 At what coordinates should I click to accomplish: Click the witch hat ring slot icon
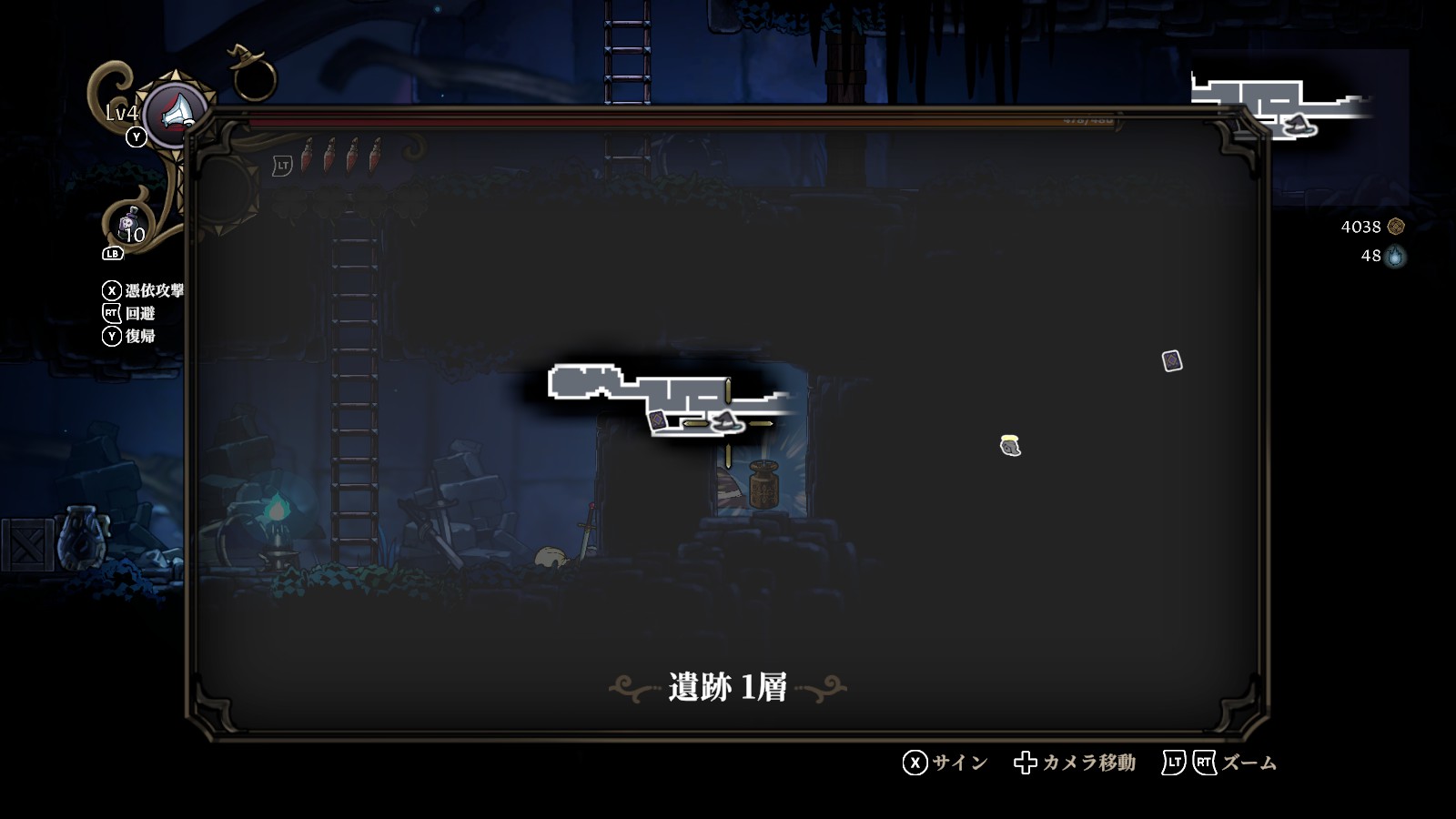[x=252, y=75]
